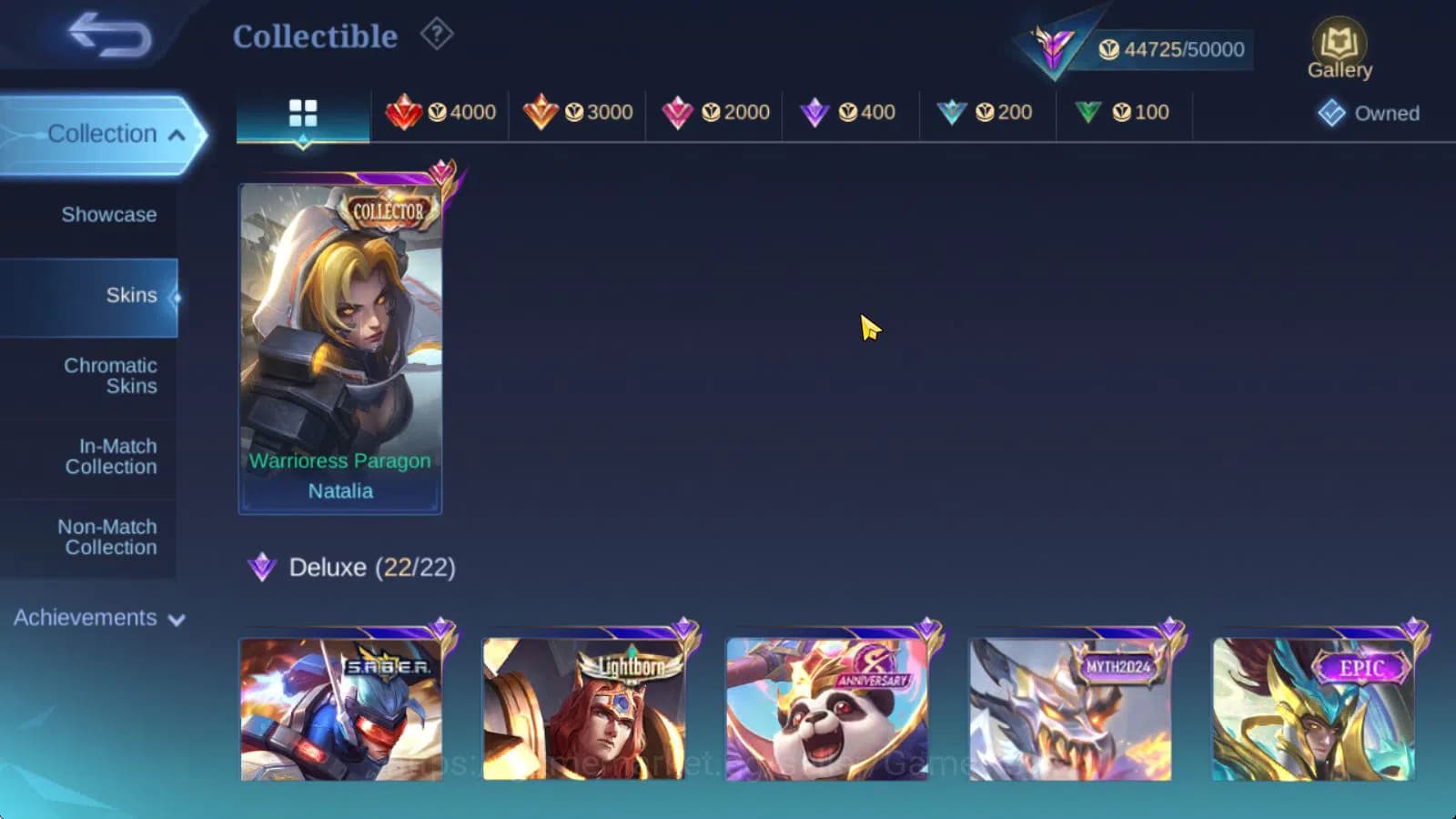Open the Chromatic Skins tab
This screenshot has height=819, width=1456.
[x=109, y=375]
